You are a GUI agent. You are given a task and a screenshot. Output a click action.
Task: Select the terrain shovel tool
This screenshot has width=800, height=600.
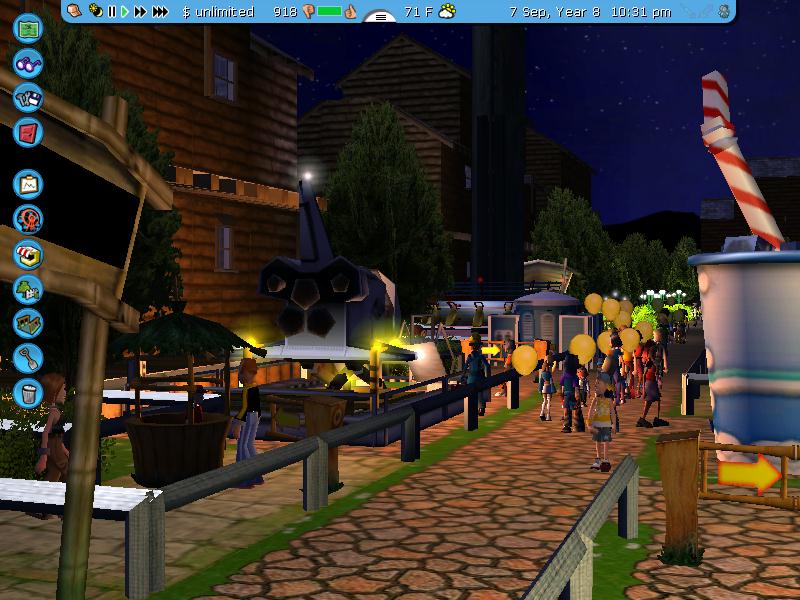(27, 357)
